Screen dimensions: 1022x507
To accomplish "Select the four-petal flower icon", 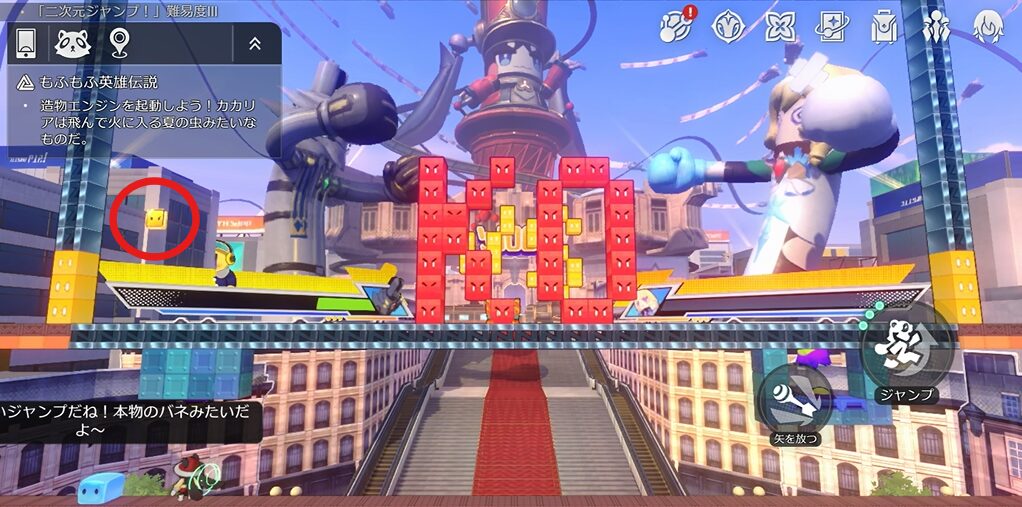I will (780, 27).
